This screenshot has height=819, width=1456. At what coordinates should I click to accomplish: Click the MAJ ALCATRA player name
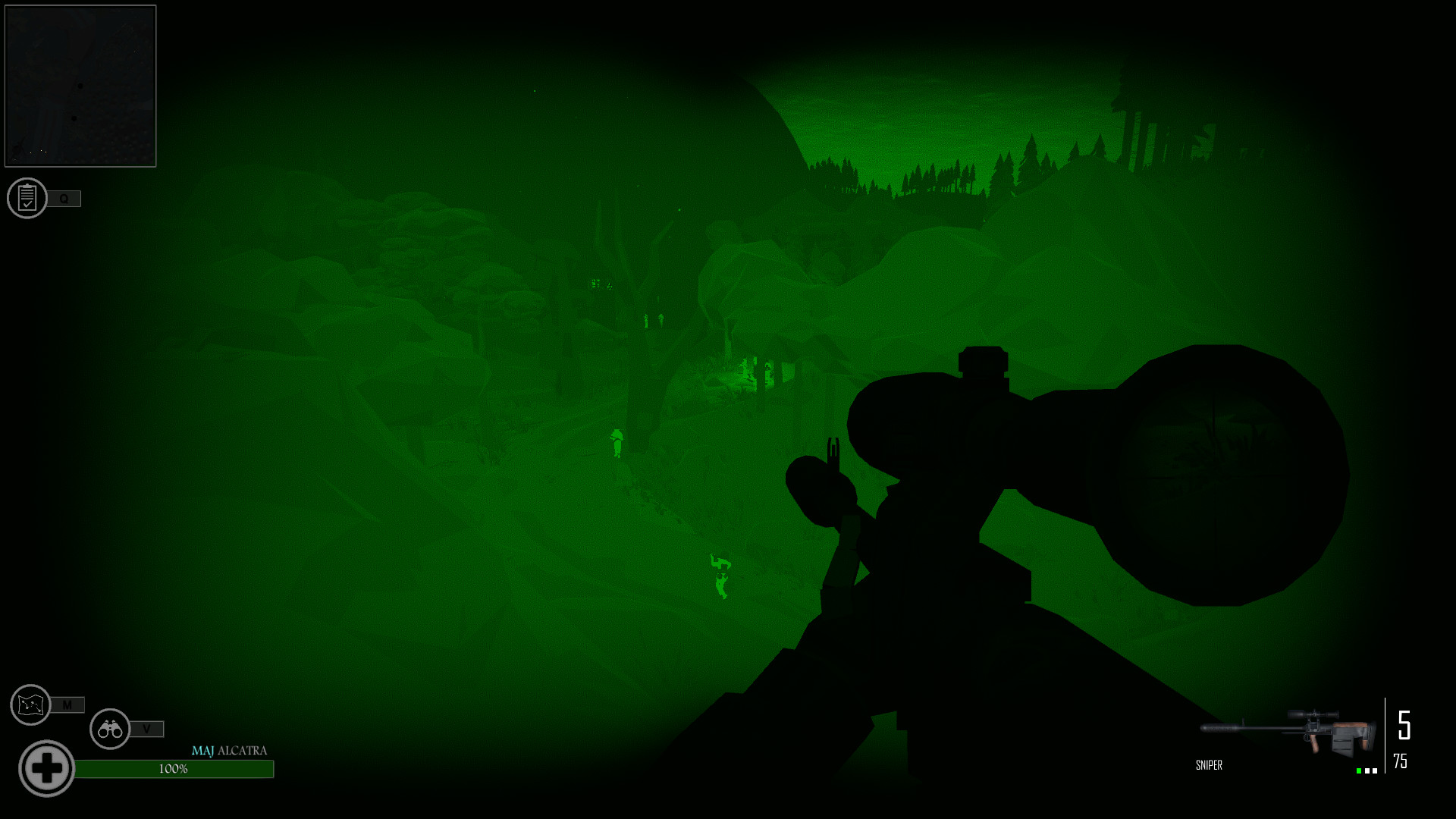pyautogui.click(x=230, y=751)
